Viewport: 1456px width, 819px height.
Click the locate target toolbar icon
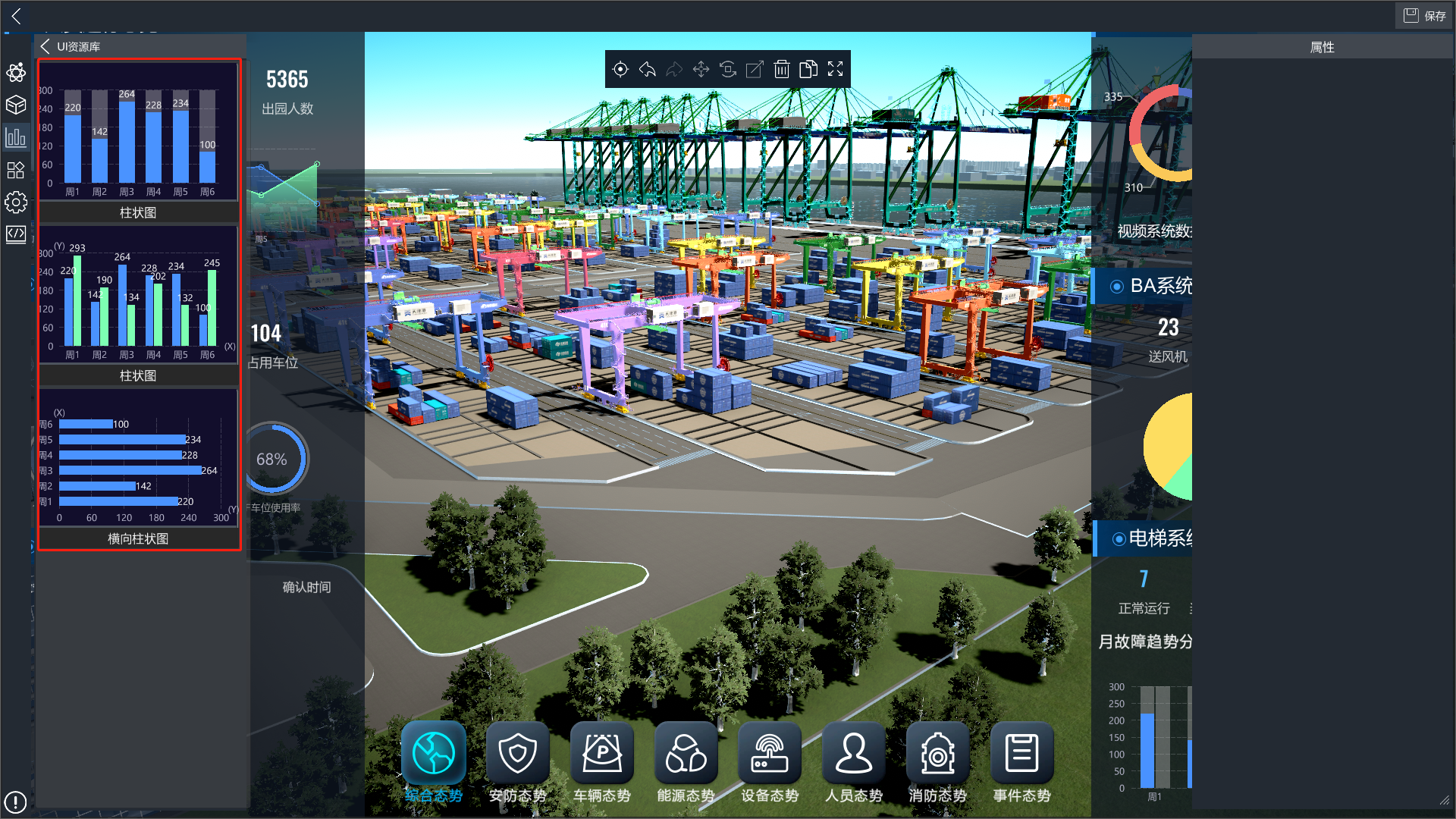tap(620, 70)
